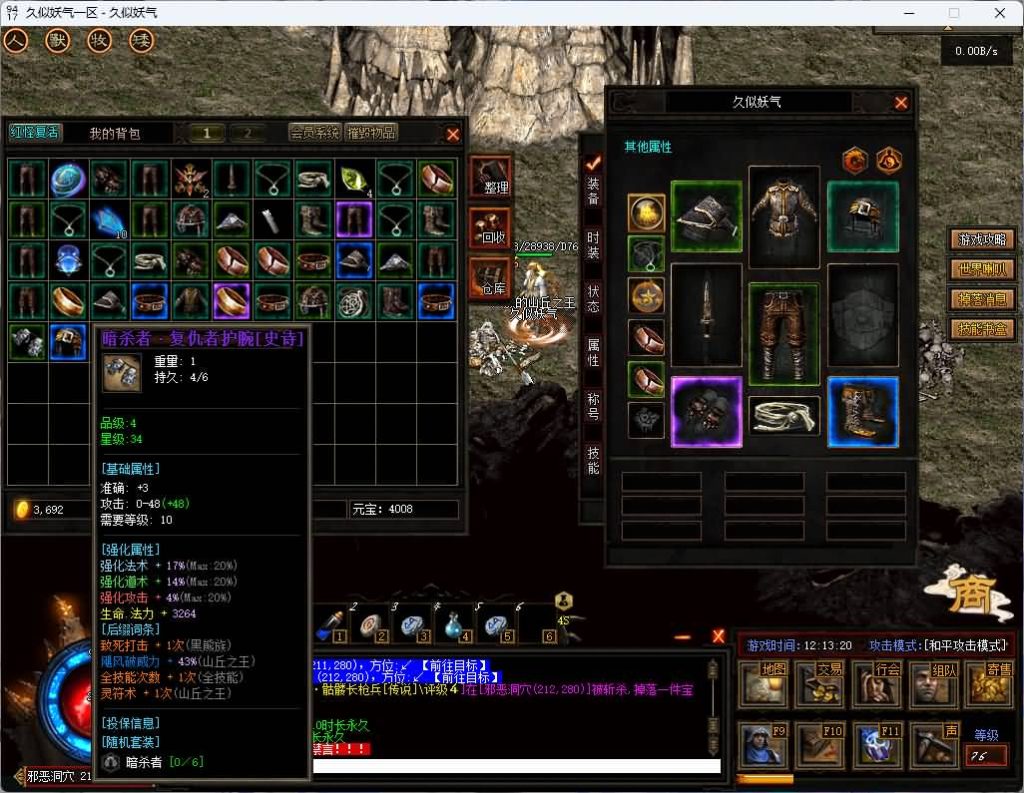1024x793 pixels.
Task: Maximize the game window
Action: tap(954, 13)
